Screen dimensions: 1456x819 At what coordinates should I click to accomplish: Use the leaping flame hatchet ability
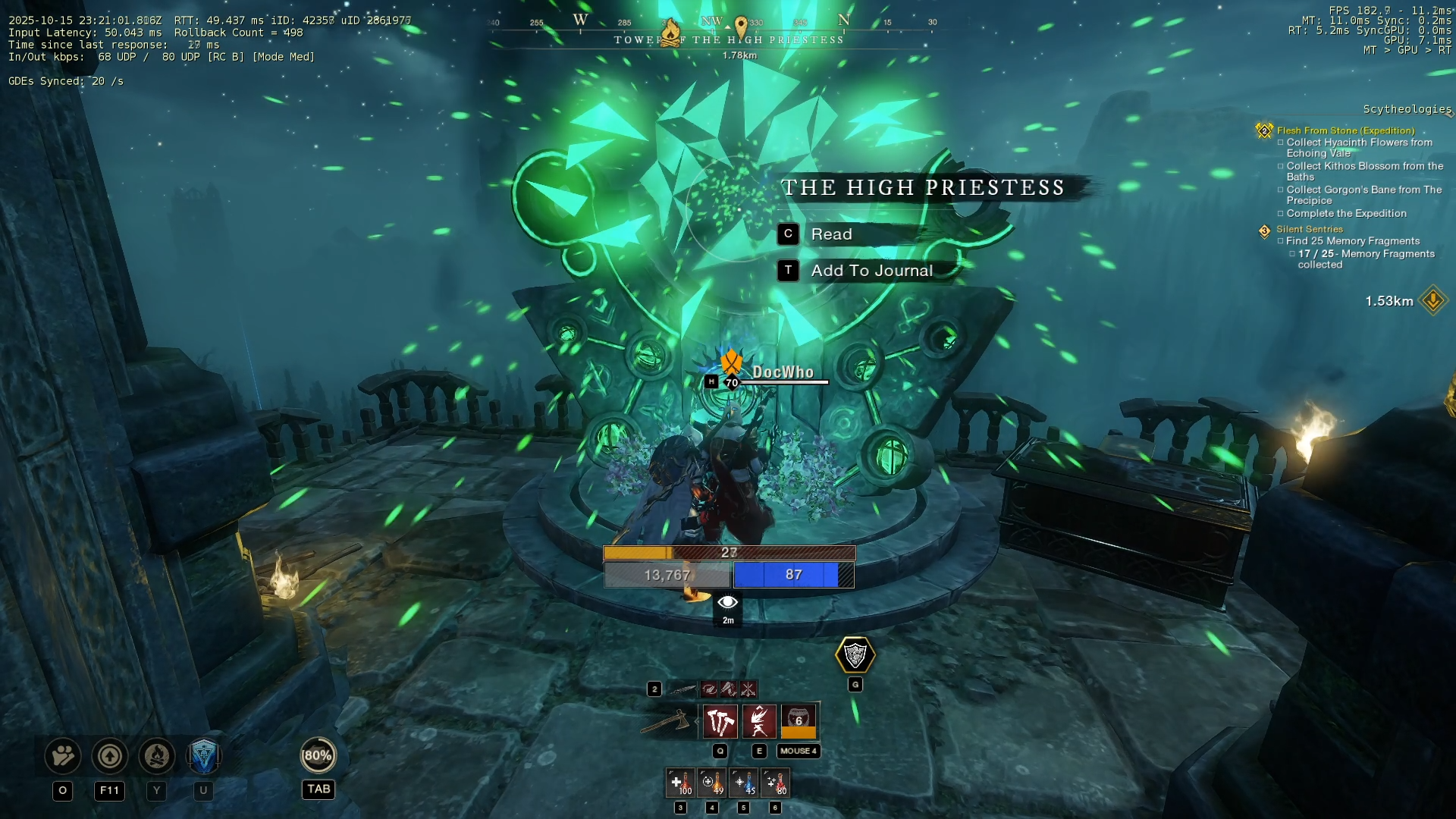click(x=759, y=721)
